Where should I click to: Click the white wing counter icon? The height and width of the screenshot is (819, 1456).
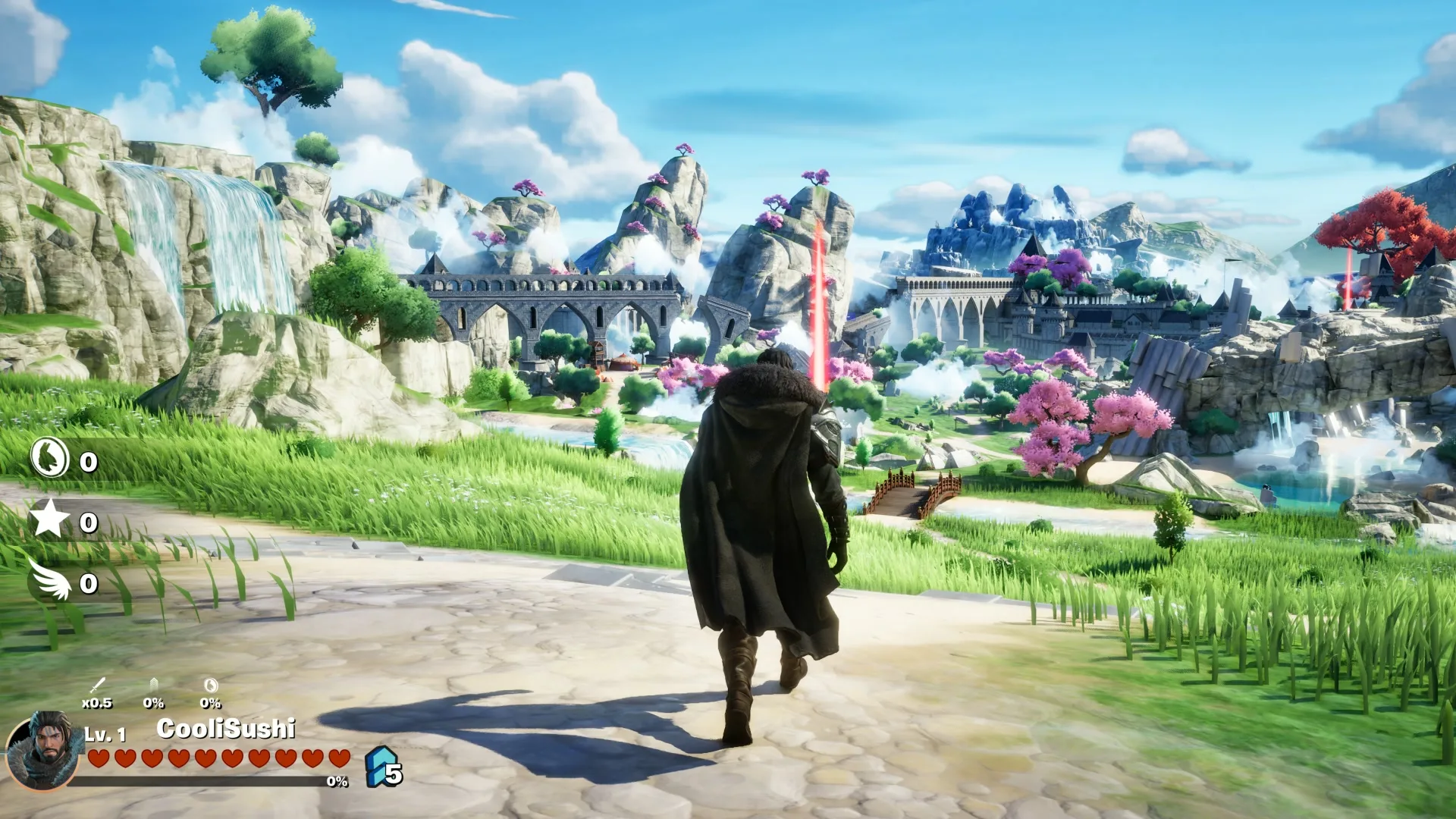coord(52,579)
